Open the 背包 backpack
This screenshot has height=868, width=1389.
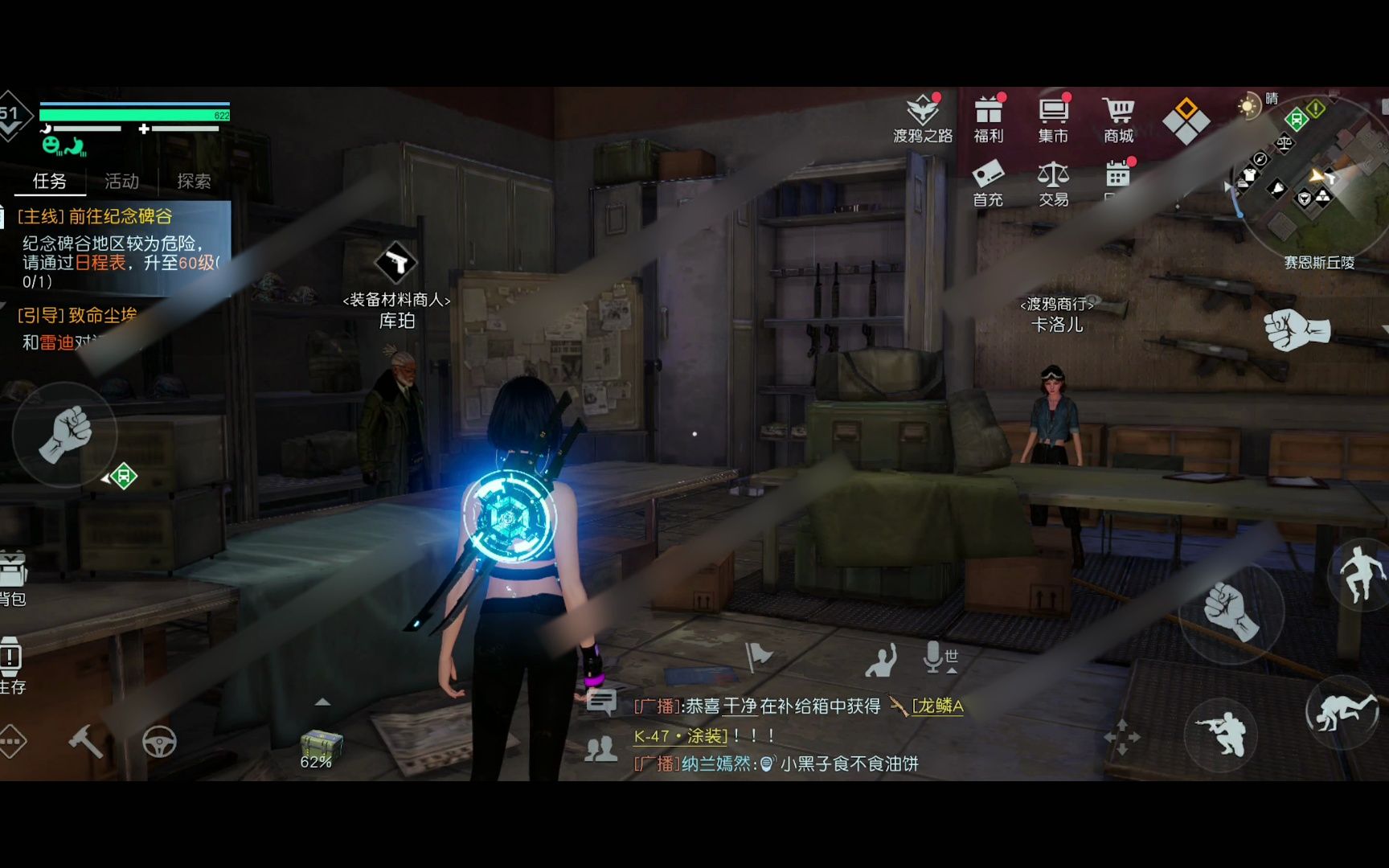click(13, 577)
